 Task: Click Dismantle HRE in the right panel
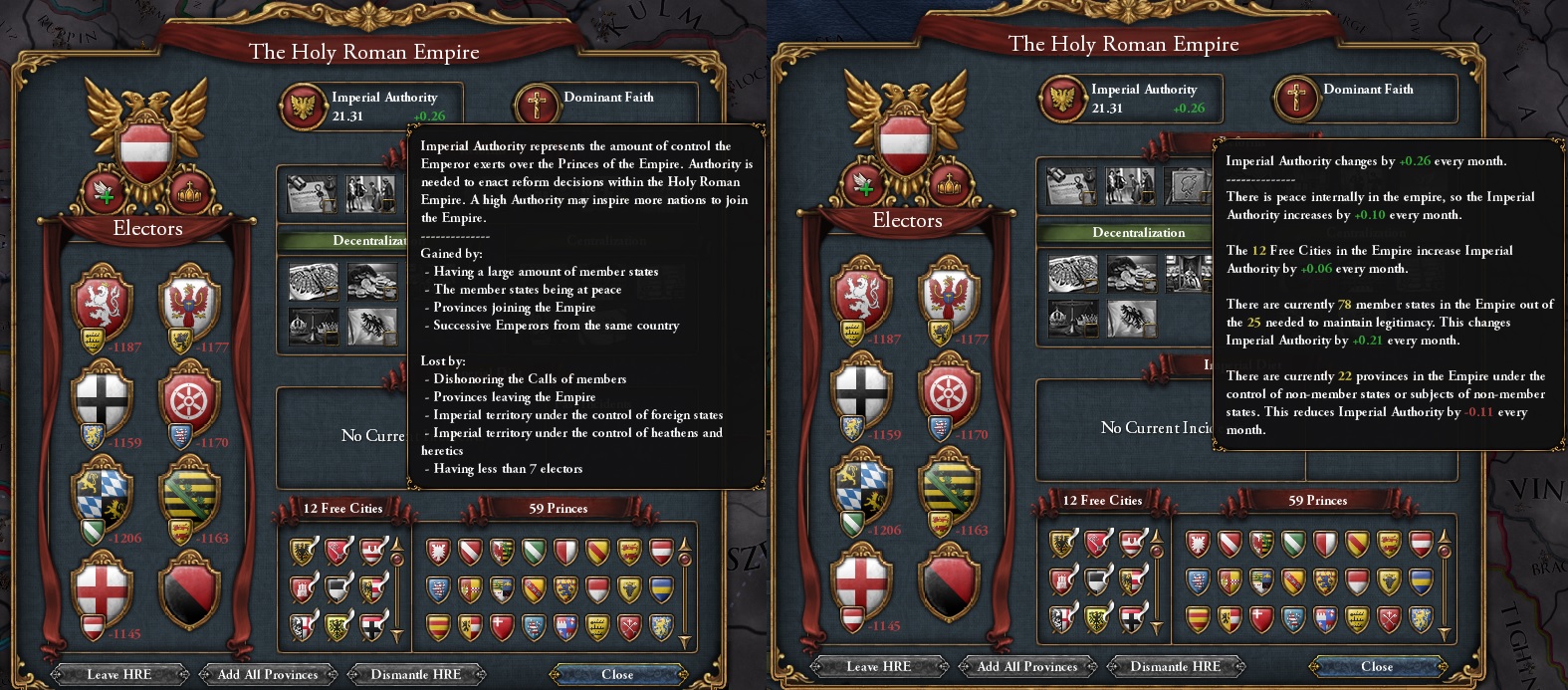[1175, 666]
